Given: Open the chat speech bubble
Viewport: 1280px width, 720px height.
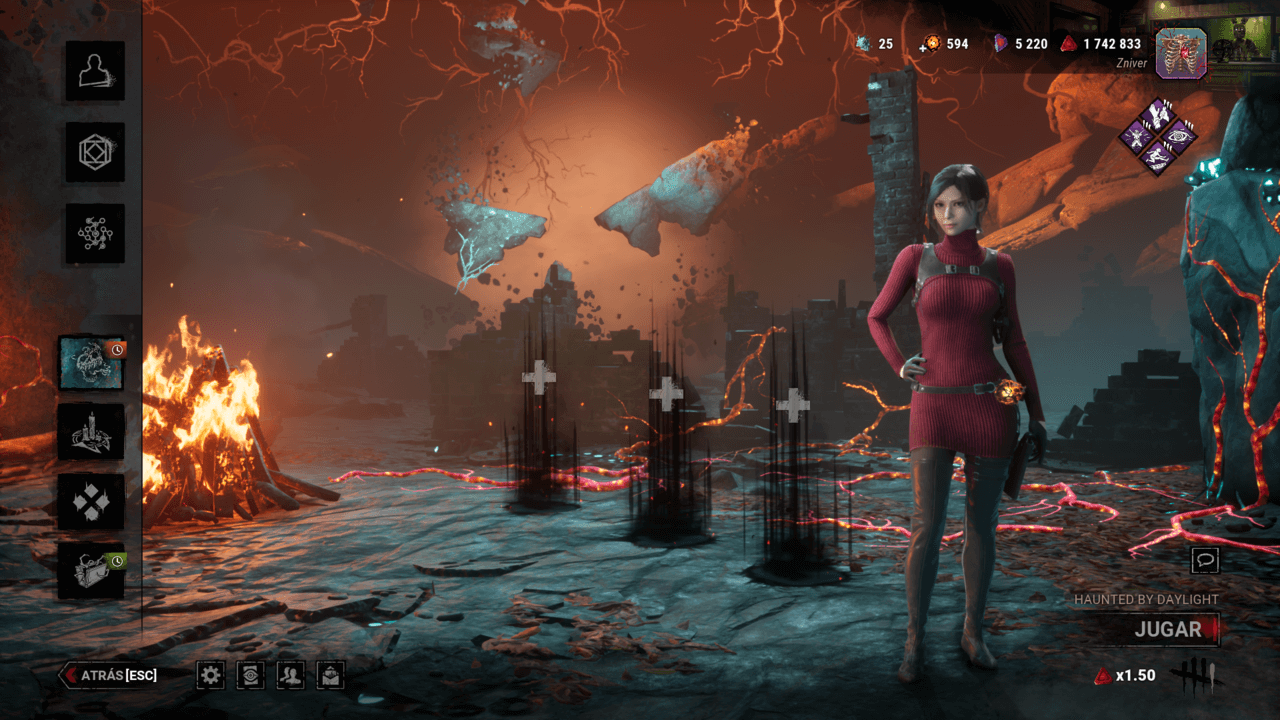Looking at the screenshot, I should [1205, 560].
